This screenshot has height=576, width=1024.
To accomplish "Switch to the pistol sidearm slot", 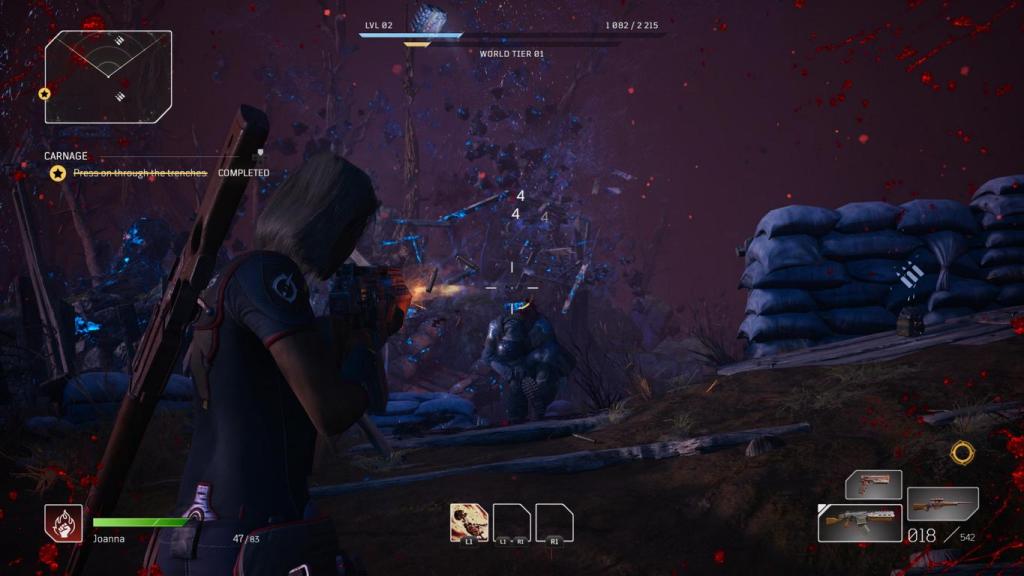I will coord(873,485).
